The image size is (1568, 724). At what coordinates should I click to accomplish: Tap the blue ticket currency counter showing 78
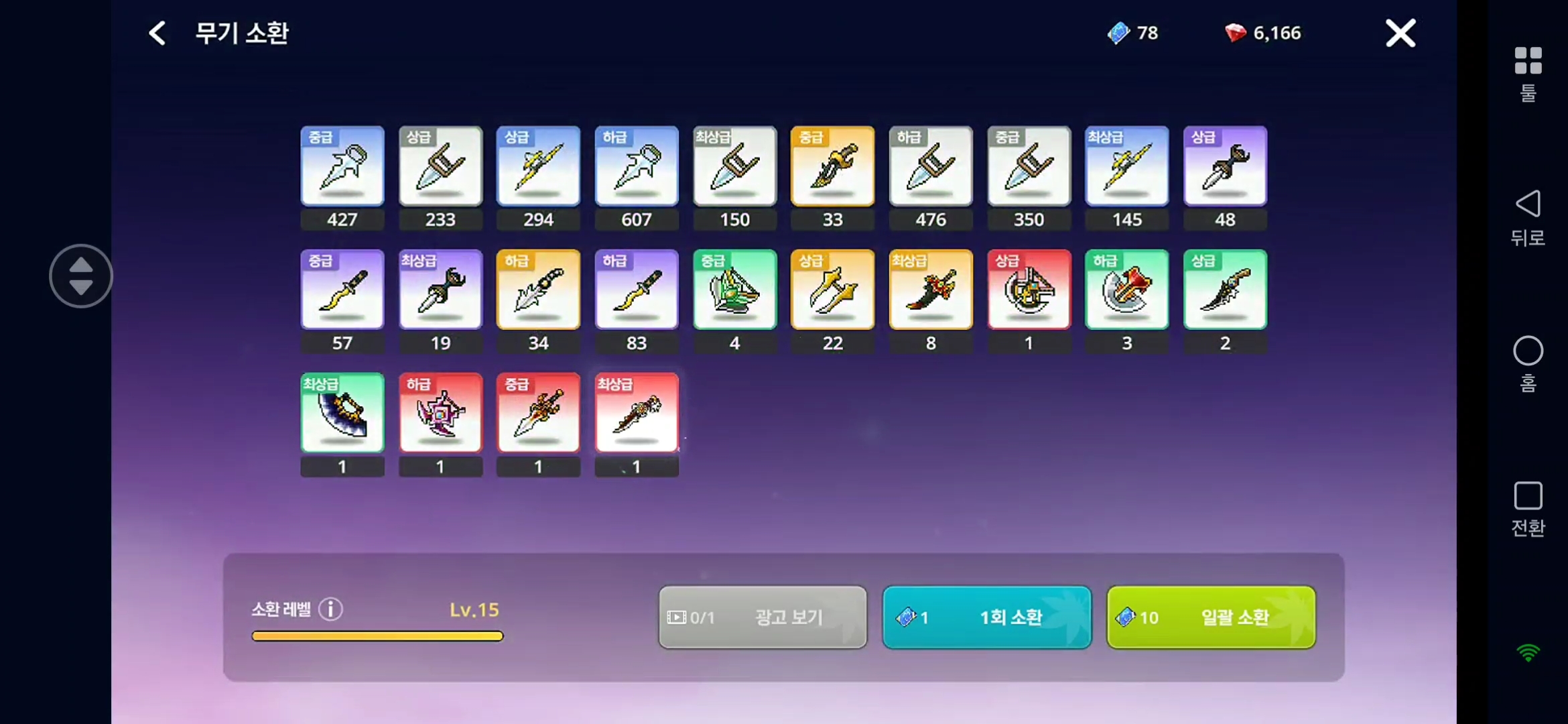click(1133, 33)
